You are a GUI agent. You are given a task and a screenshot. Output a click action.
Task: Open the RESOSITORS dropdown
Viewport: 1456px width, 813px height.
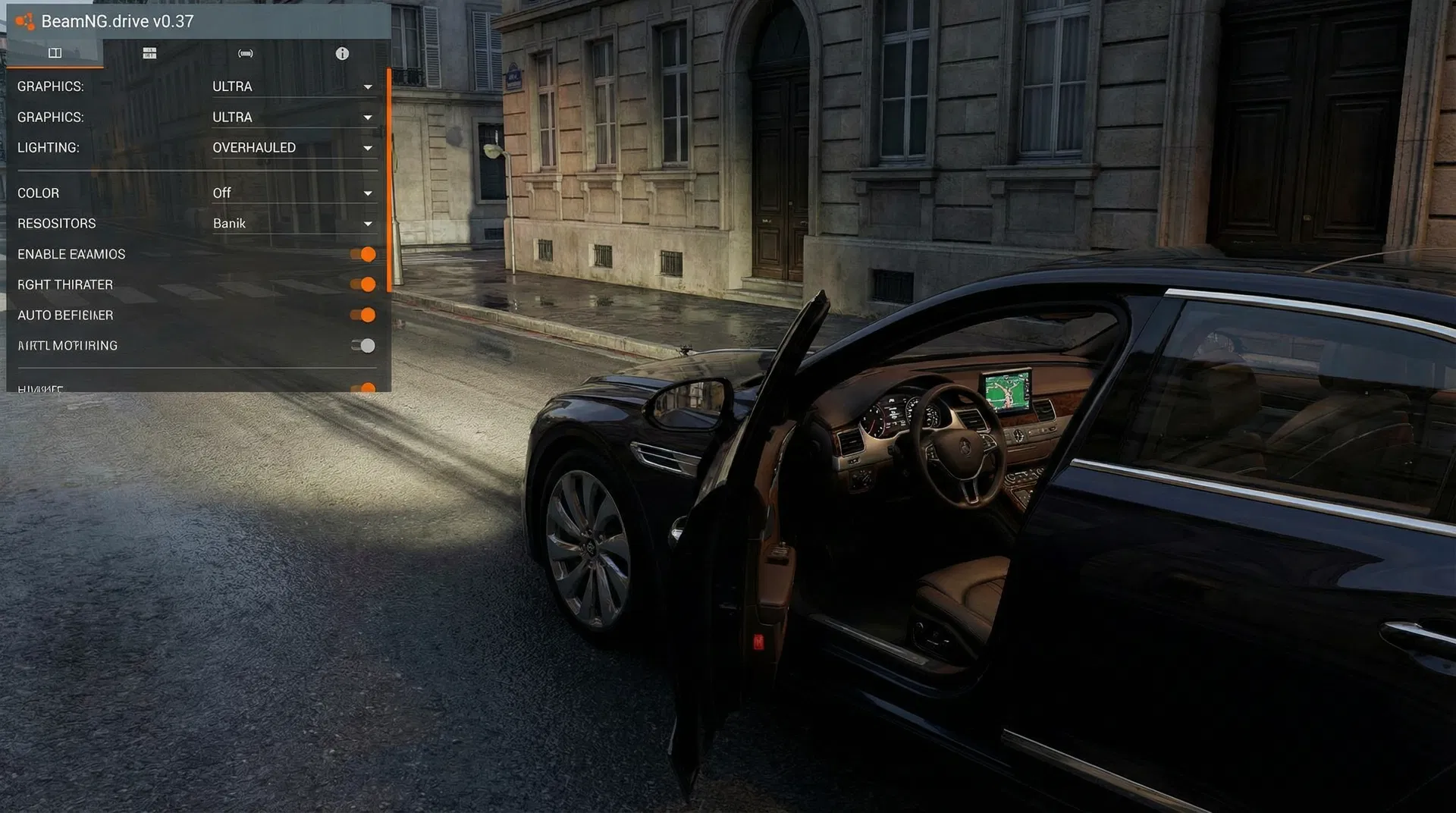point(368,223)
